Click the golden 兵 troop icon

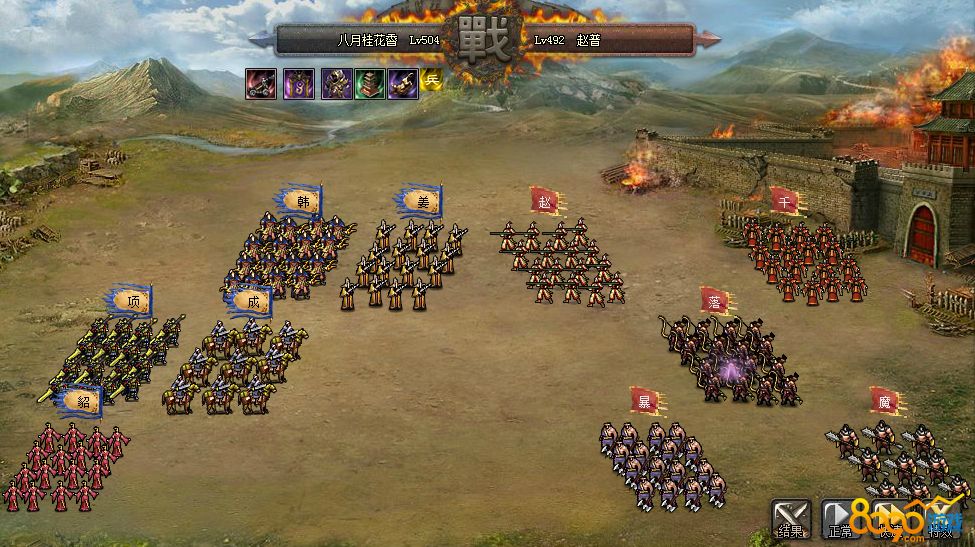[x=431, y=82]
